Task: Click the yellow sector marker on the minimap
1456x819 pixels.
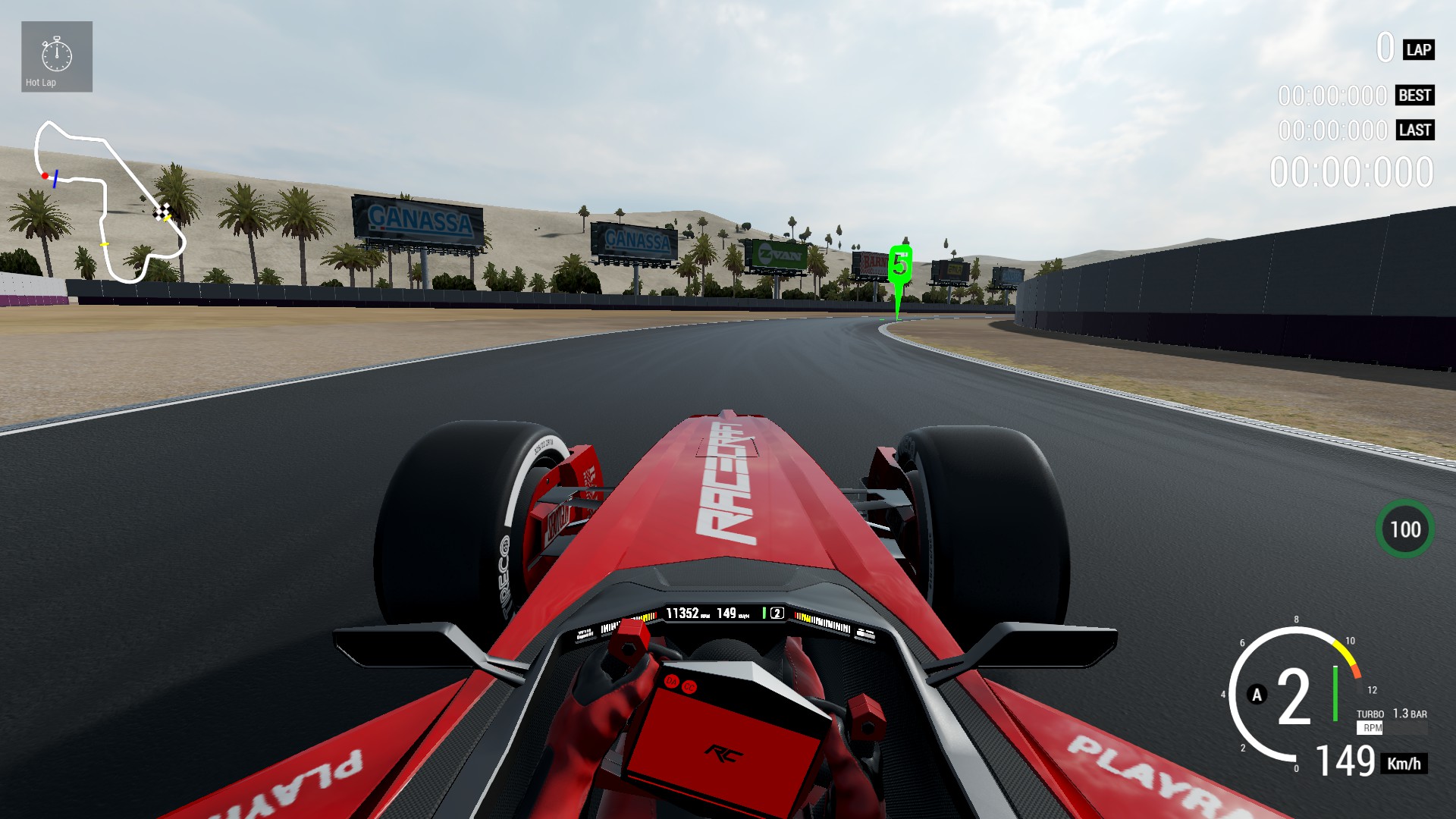Action: 105,243
